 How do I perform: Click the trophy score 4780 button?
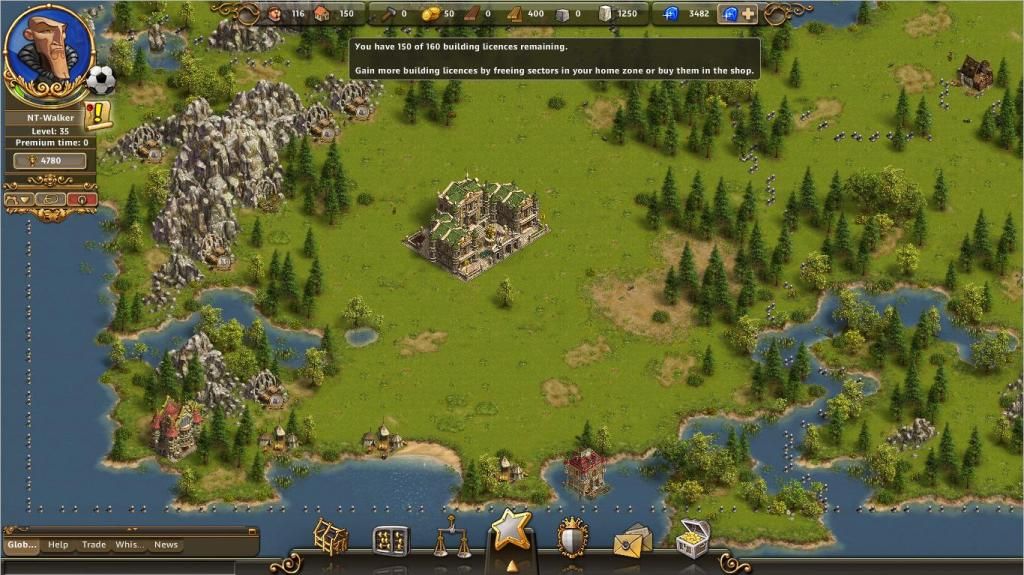point(49,160)
